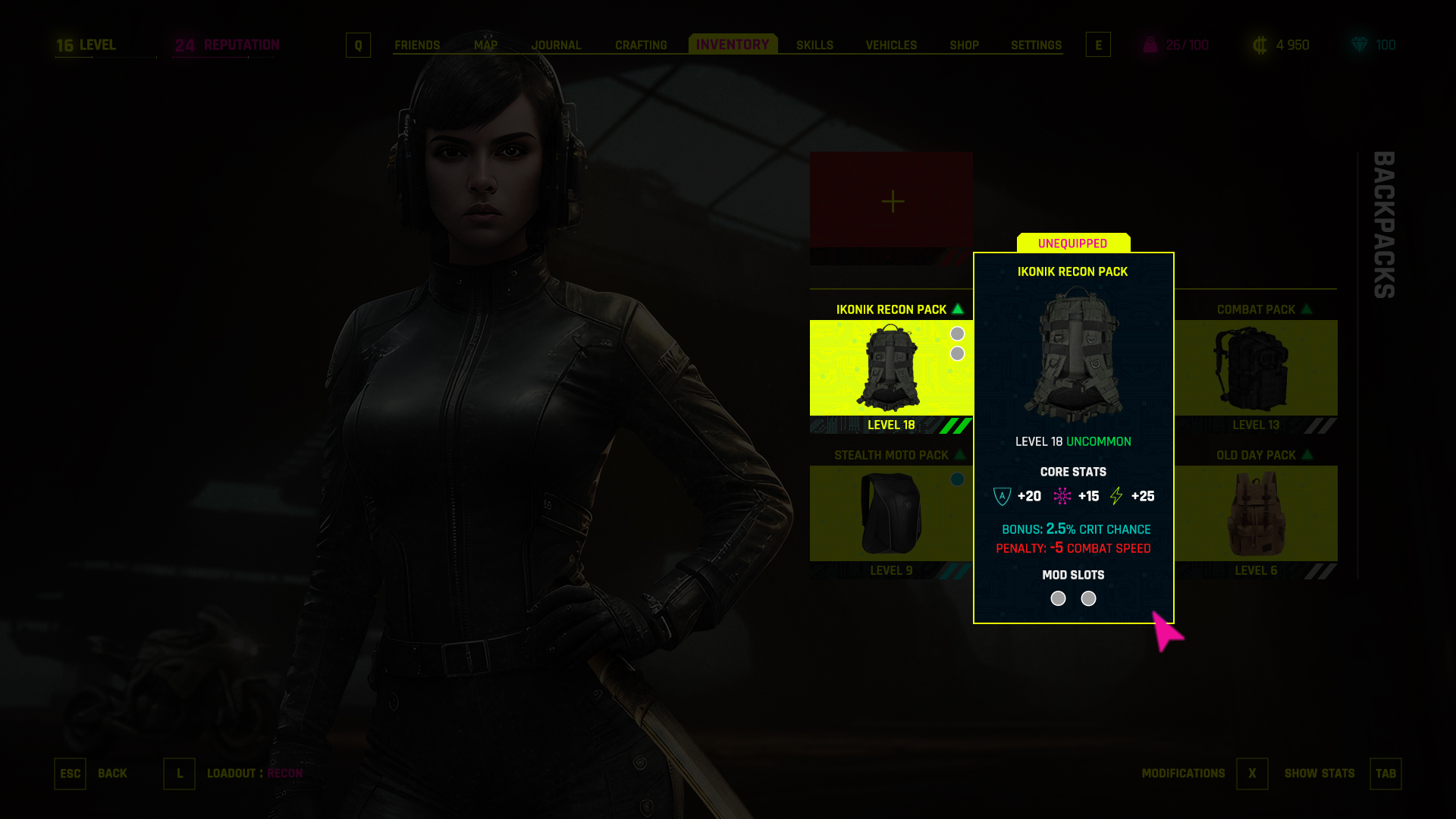Pick the Old Day Pack backpack
Screen dimensions: 1456x819
[x=1256, y=514]
